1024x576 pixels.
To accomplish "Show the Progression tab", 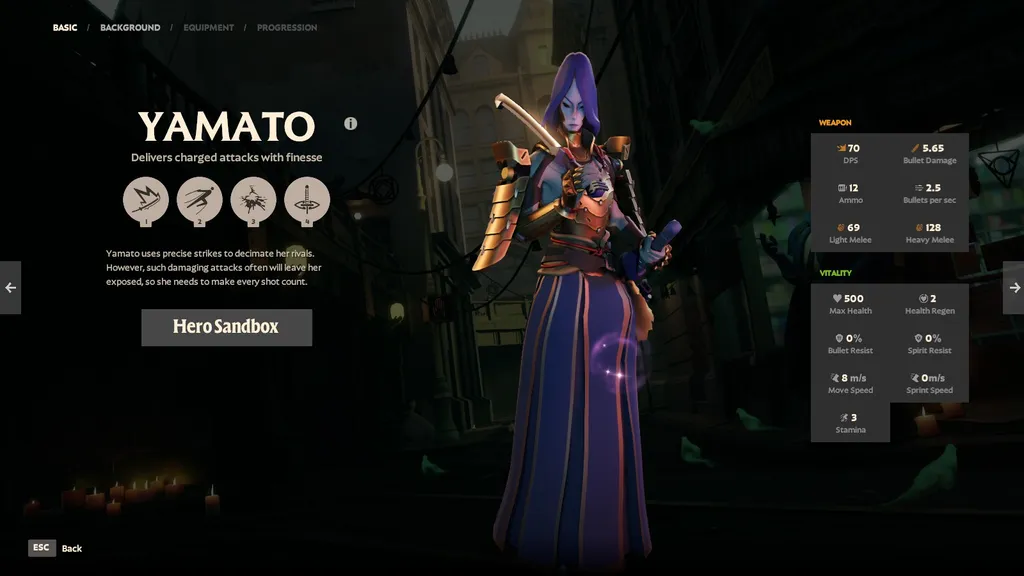I will point(287,28).
